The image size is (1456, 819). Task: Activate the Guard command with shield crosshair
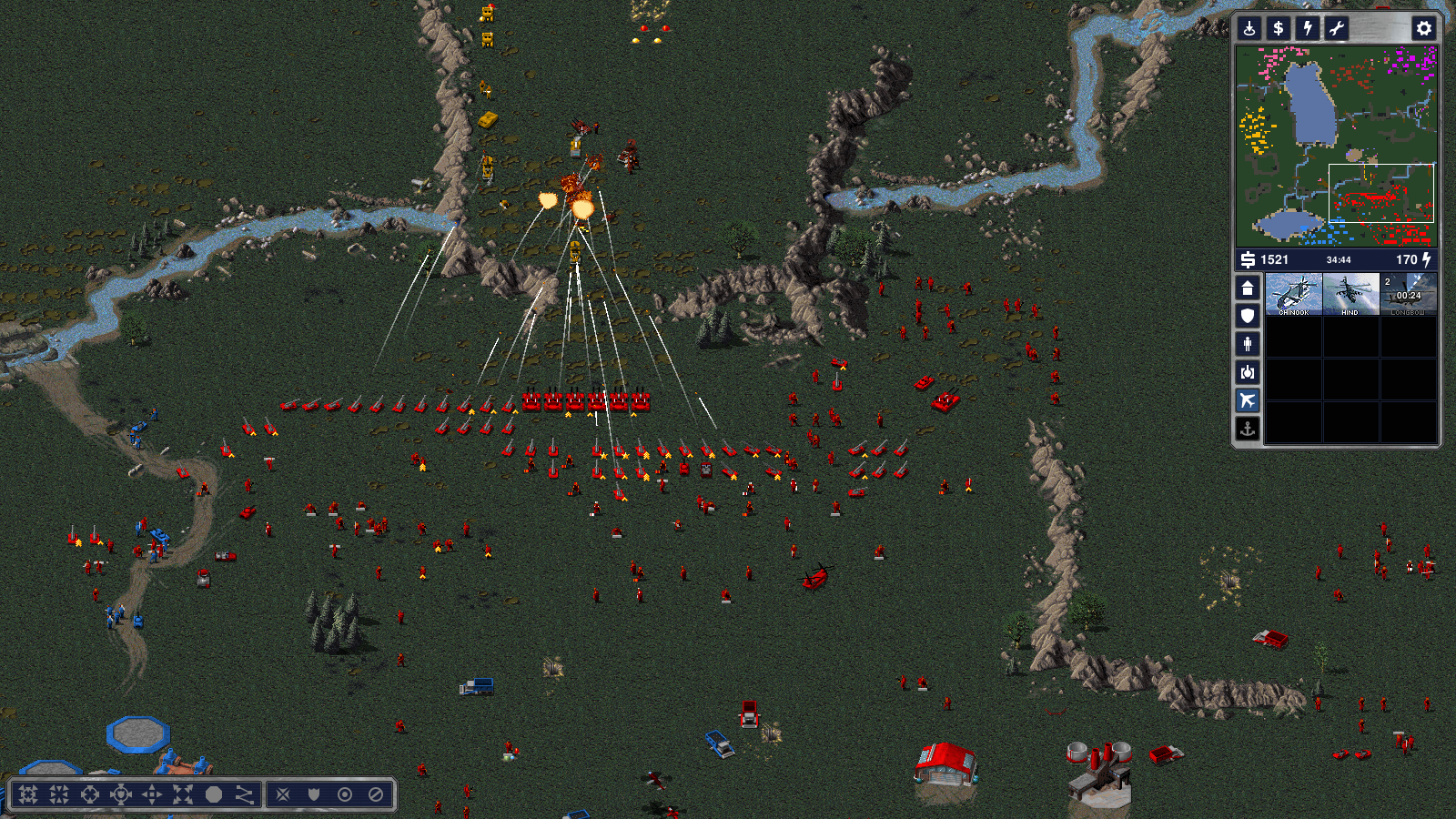coord(121,794)
